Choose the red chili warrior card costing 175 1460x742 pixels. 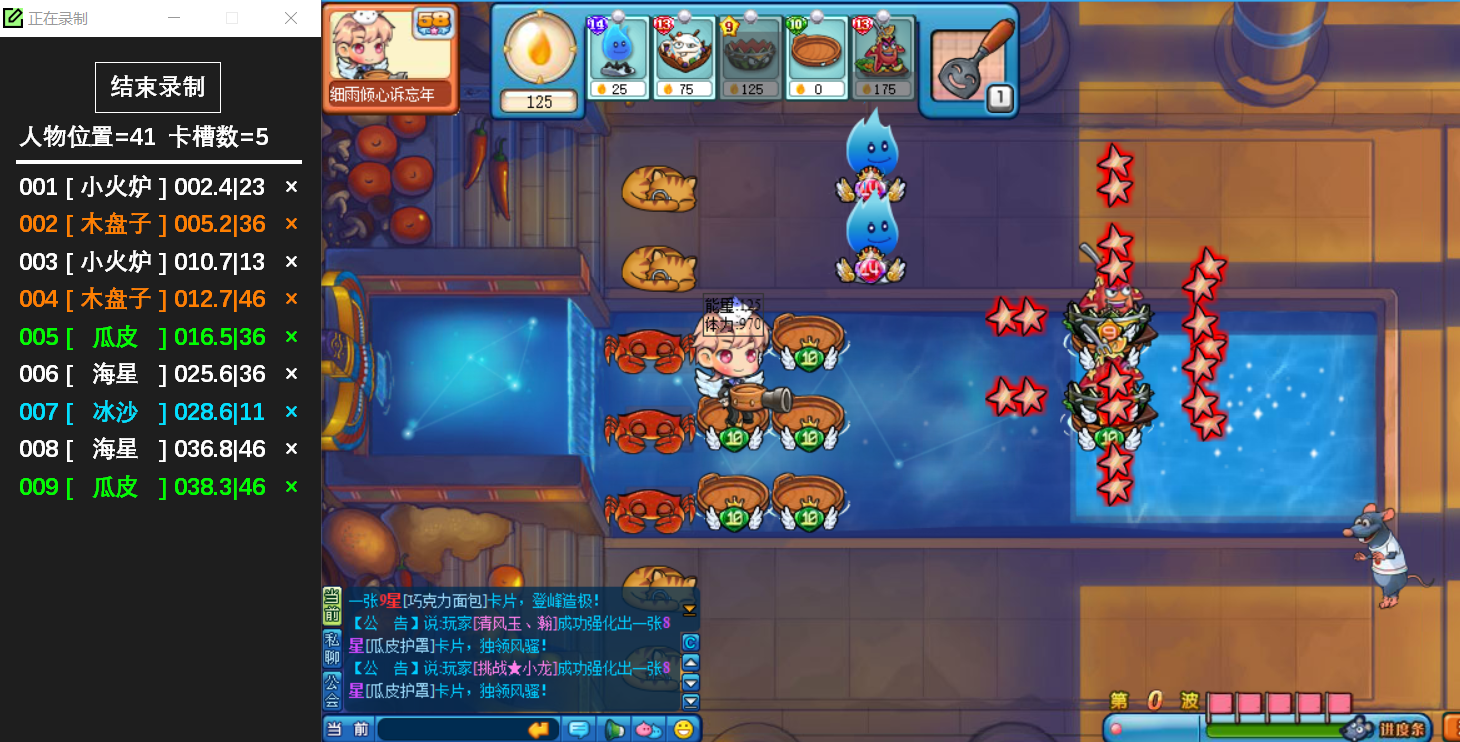(884, 58)
